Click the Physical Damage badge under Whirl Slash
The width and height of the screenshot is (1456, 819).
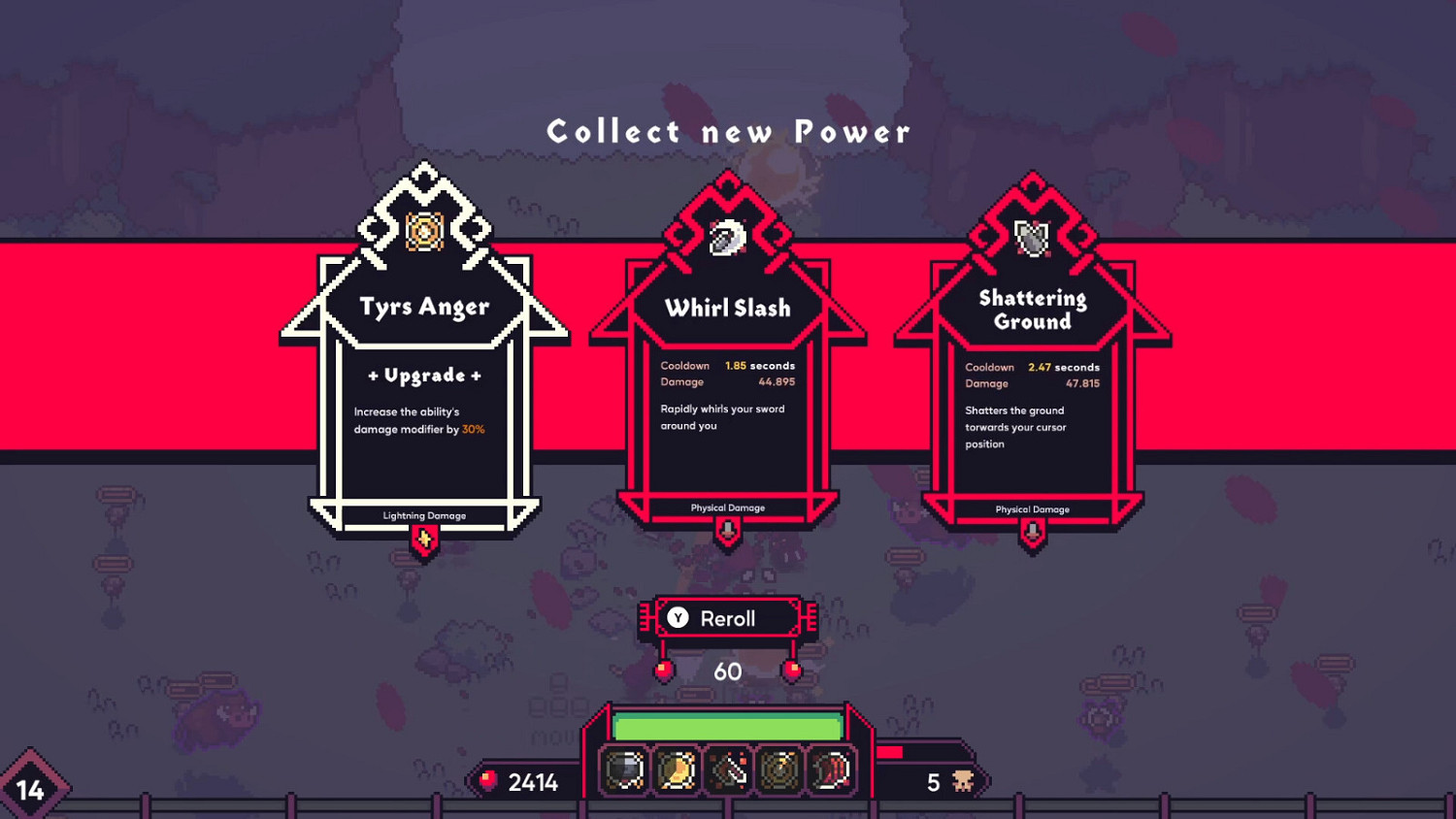729,508
